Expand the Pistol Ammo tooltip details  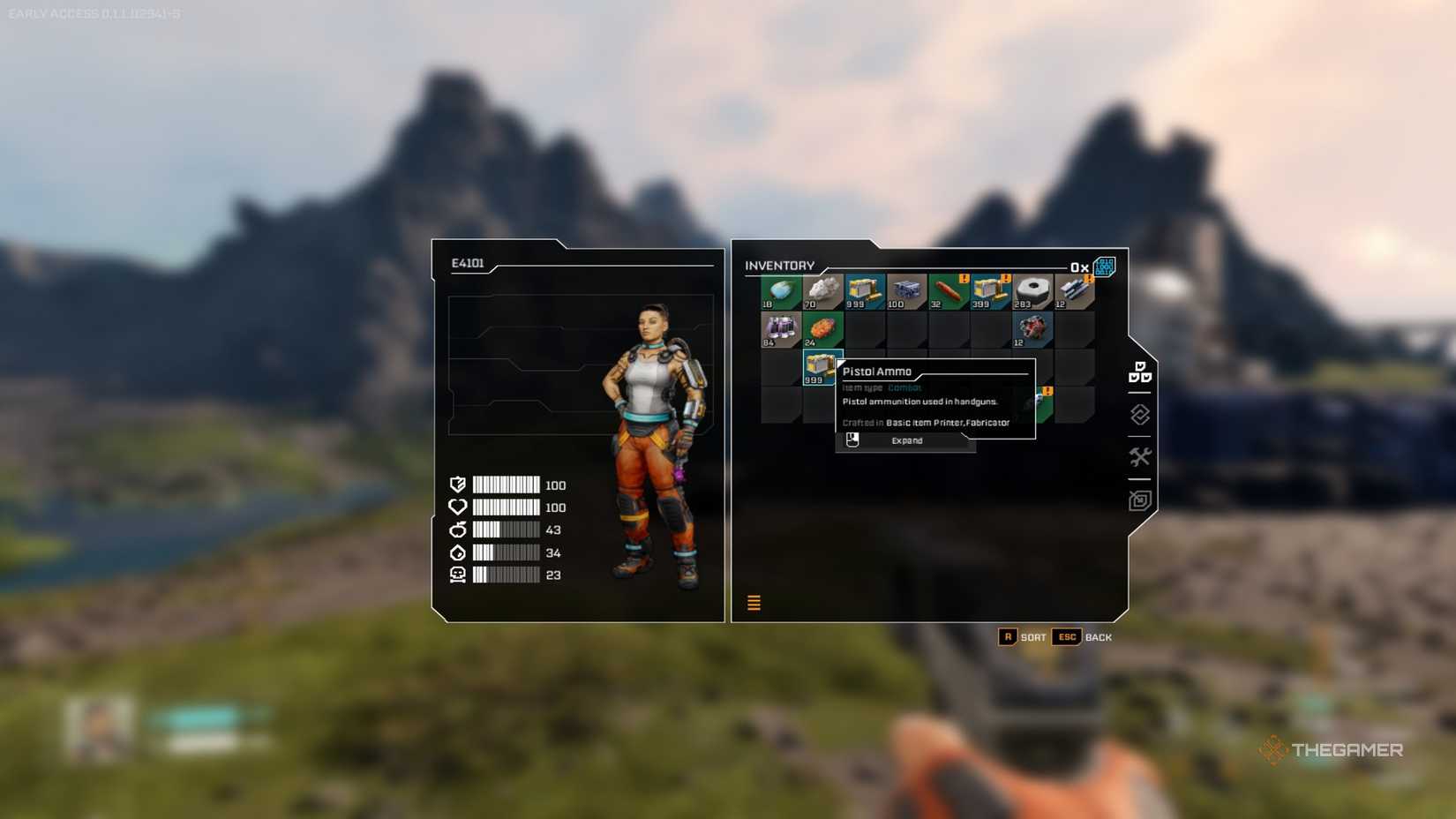[x=905, y=441]
